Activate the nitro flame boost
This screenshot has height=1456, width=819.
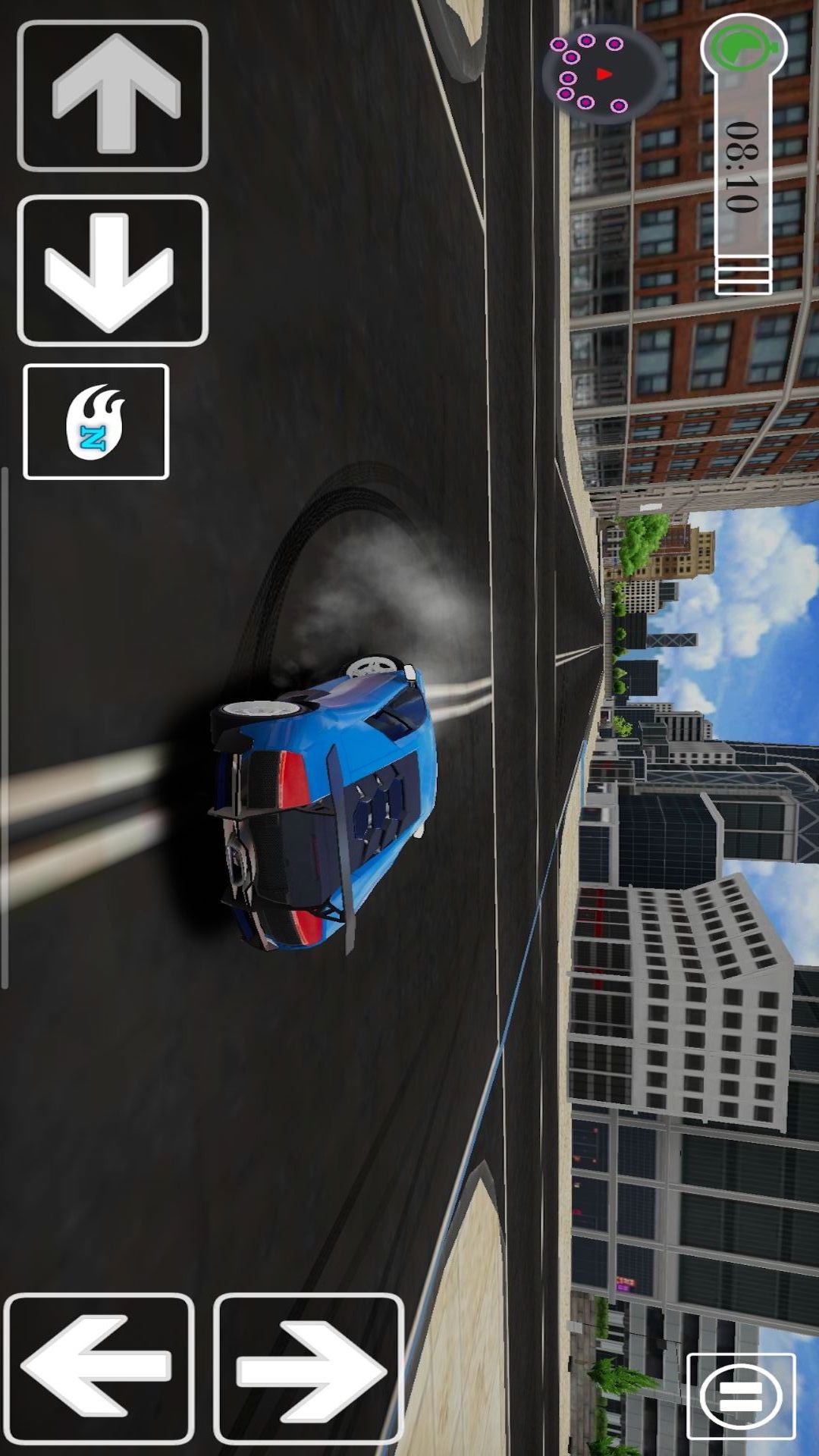96,422
